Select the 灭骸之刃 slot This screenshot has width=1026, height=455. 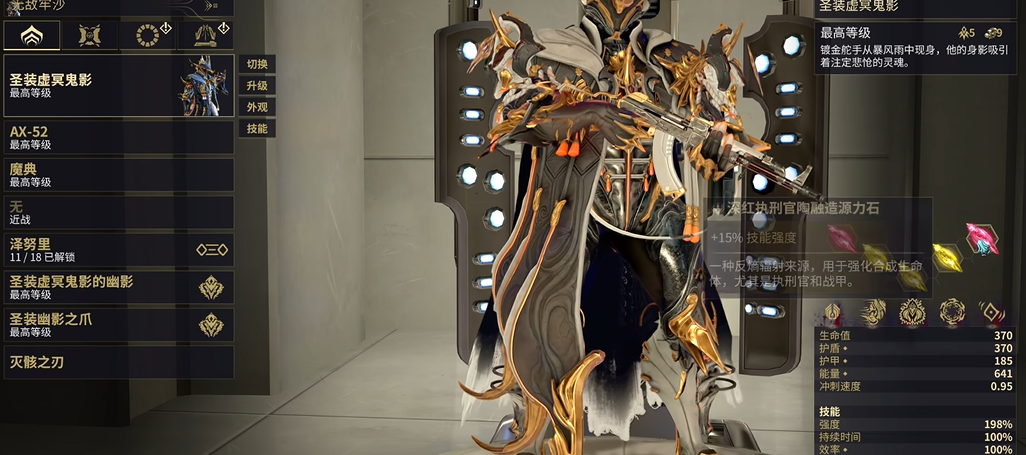118,362
